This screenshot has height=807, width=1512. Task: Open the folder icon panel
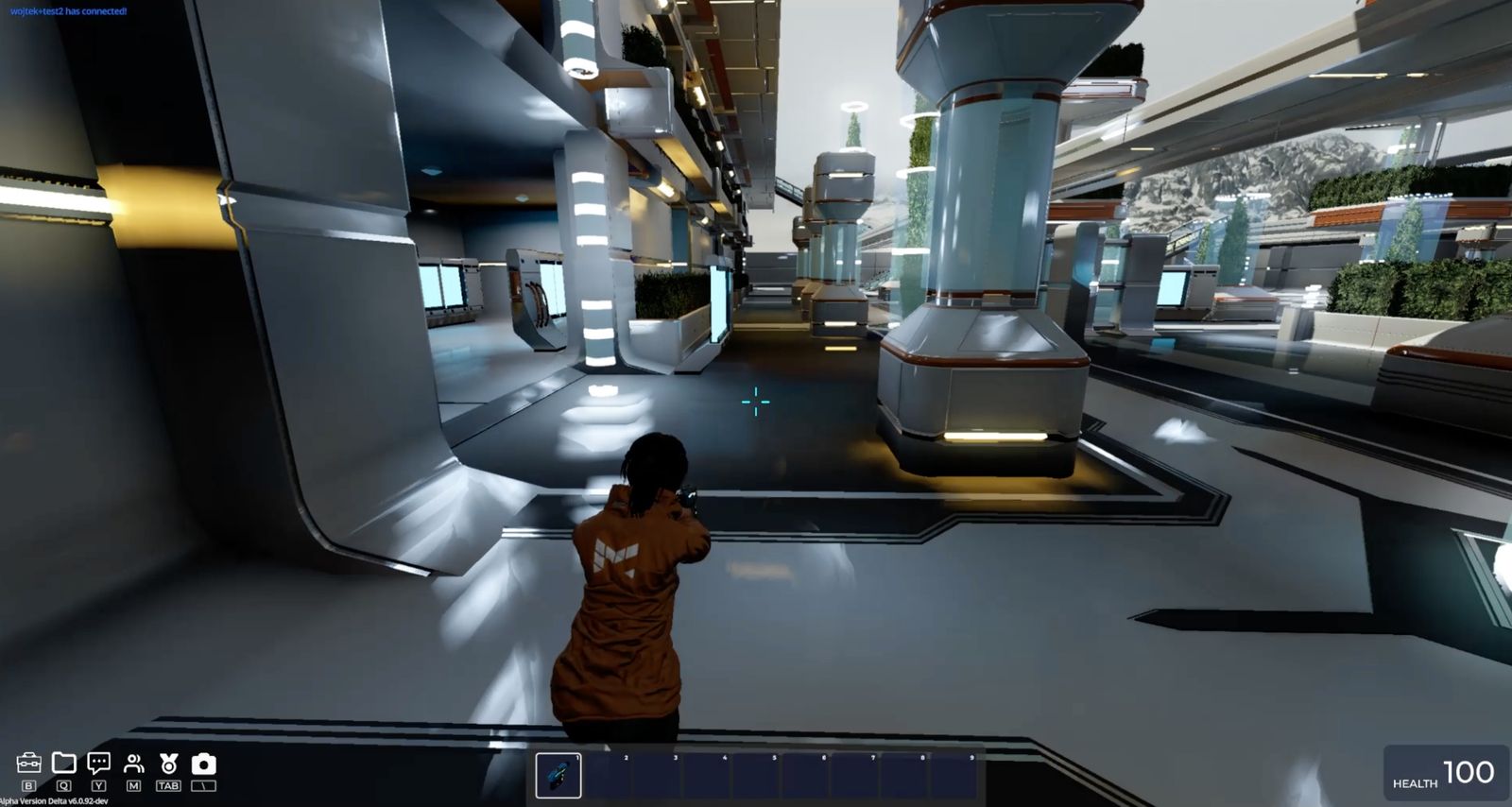(63, 763)
